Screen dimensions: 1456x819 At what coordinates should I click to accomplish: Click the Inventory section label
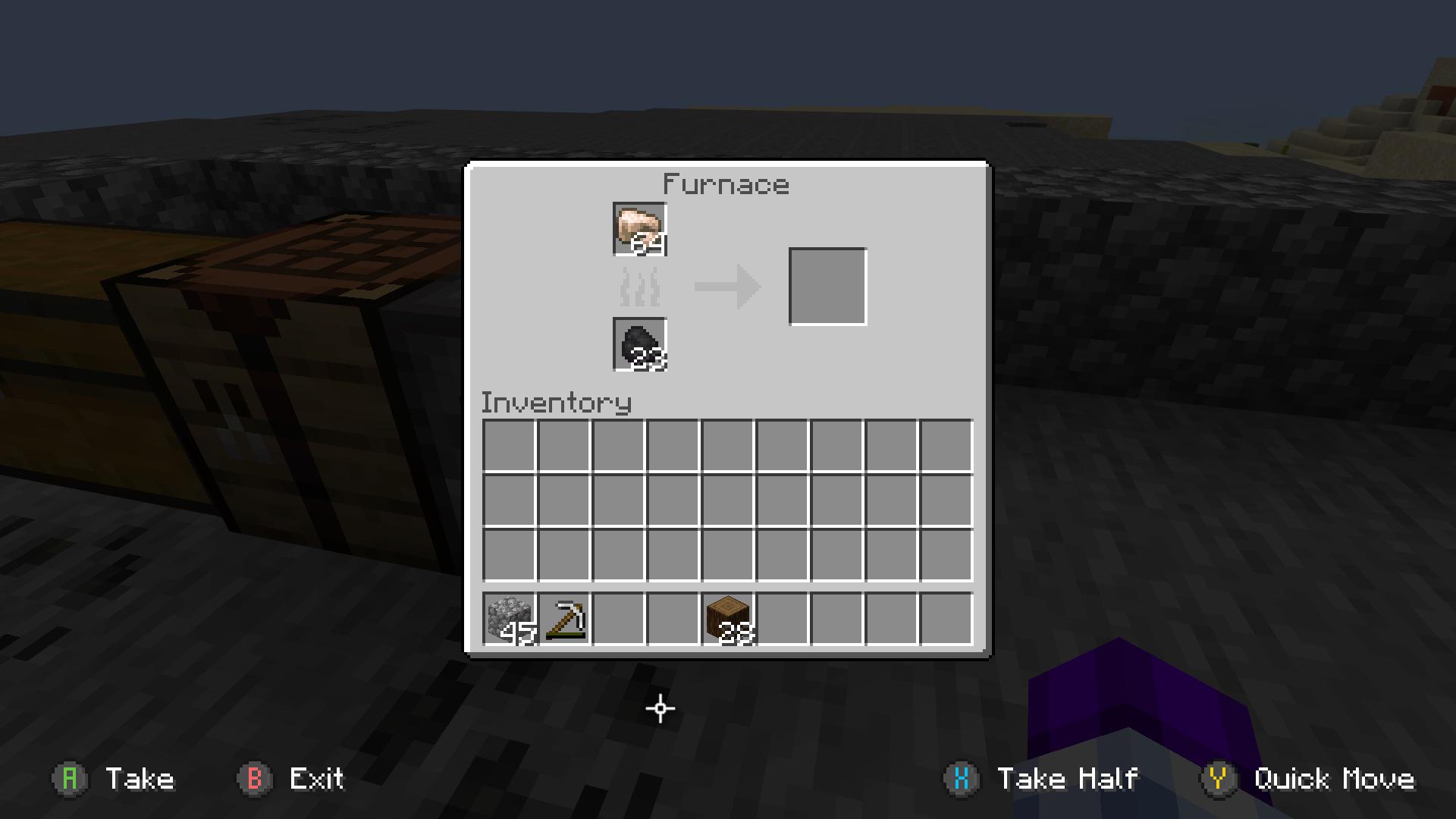(x=556, y=403)
